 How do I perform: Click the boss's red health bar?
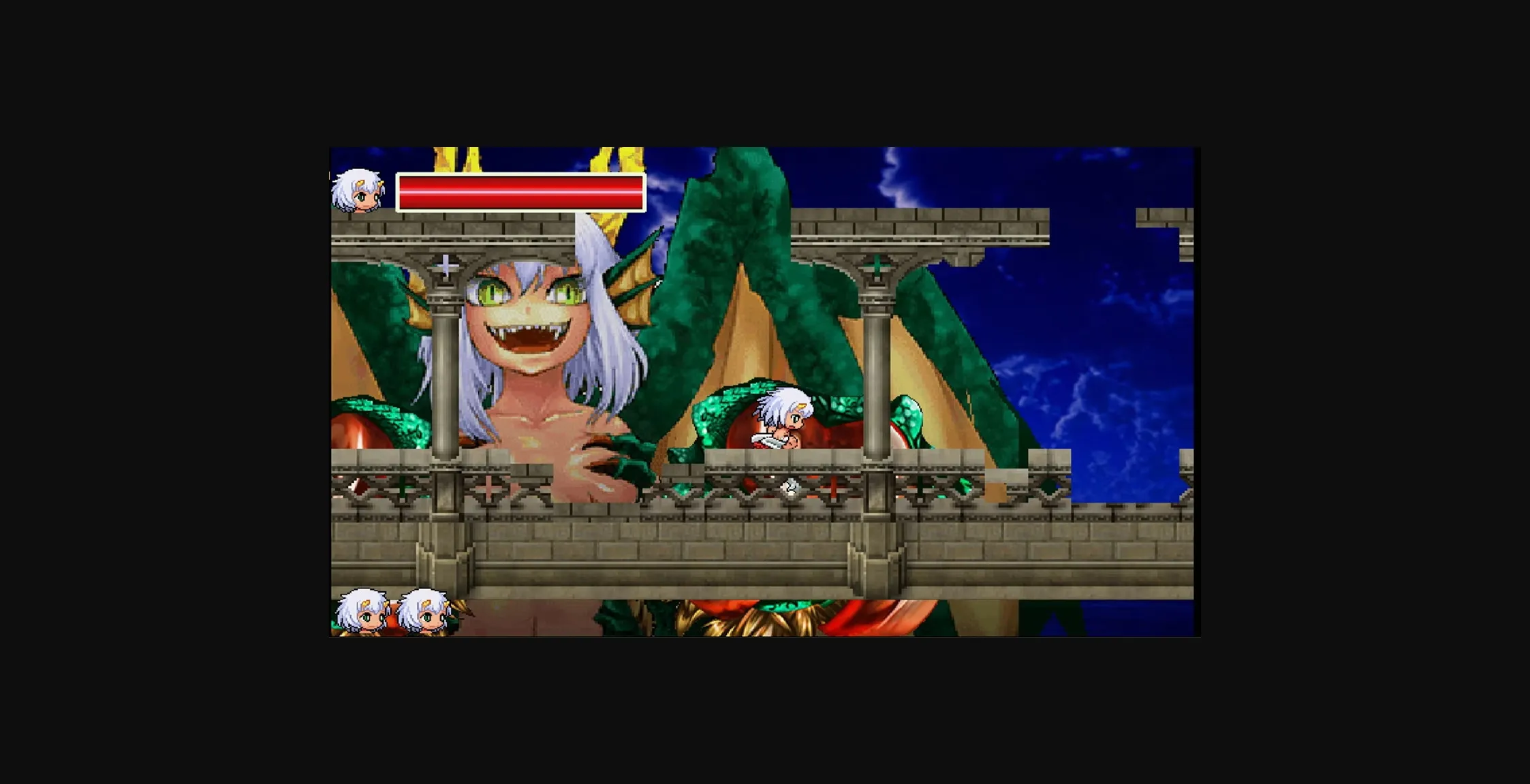tap(520, 194)
